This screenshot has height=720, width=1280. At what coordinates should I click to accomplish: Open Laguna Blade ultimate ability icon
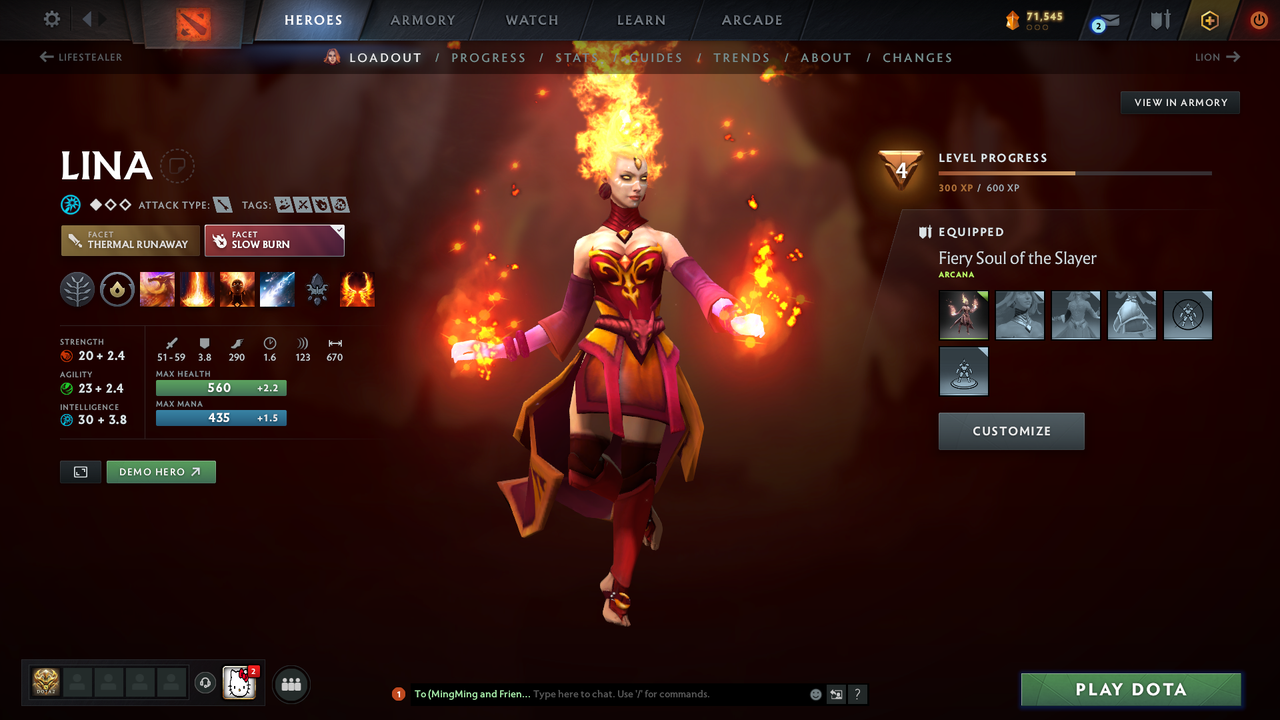point(277,289)
